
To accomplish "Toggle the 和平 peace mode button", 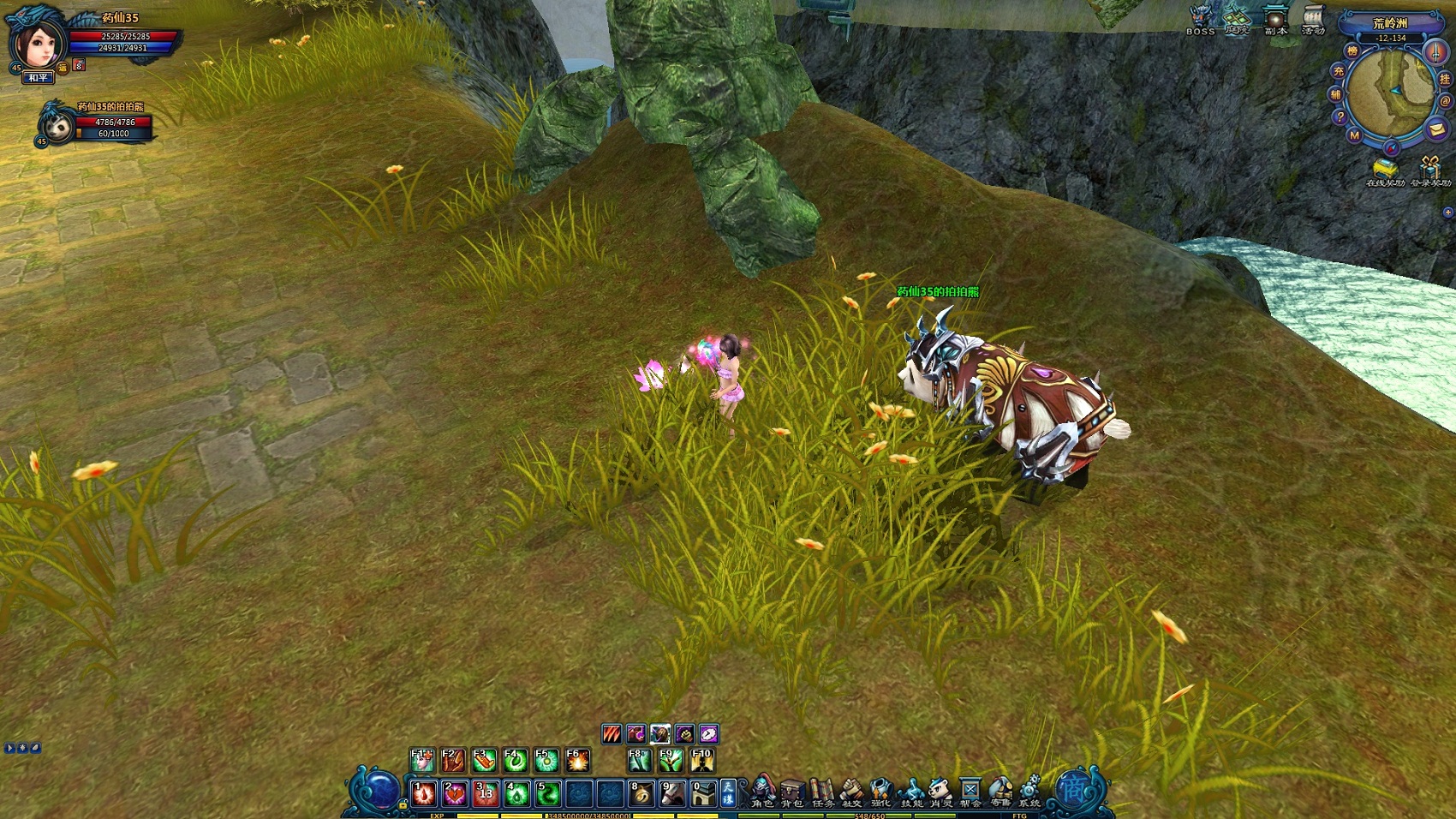I will [38, 78].
